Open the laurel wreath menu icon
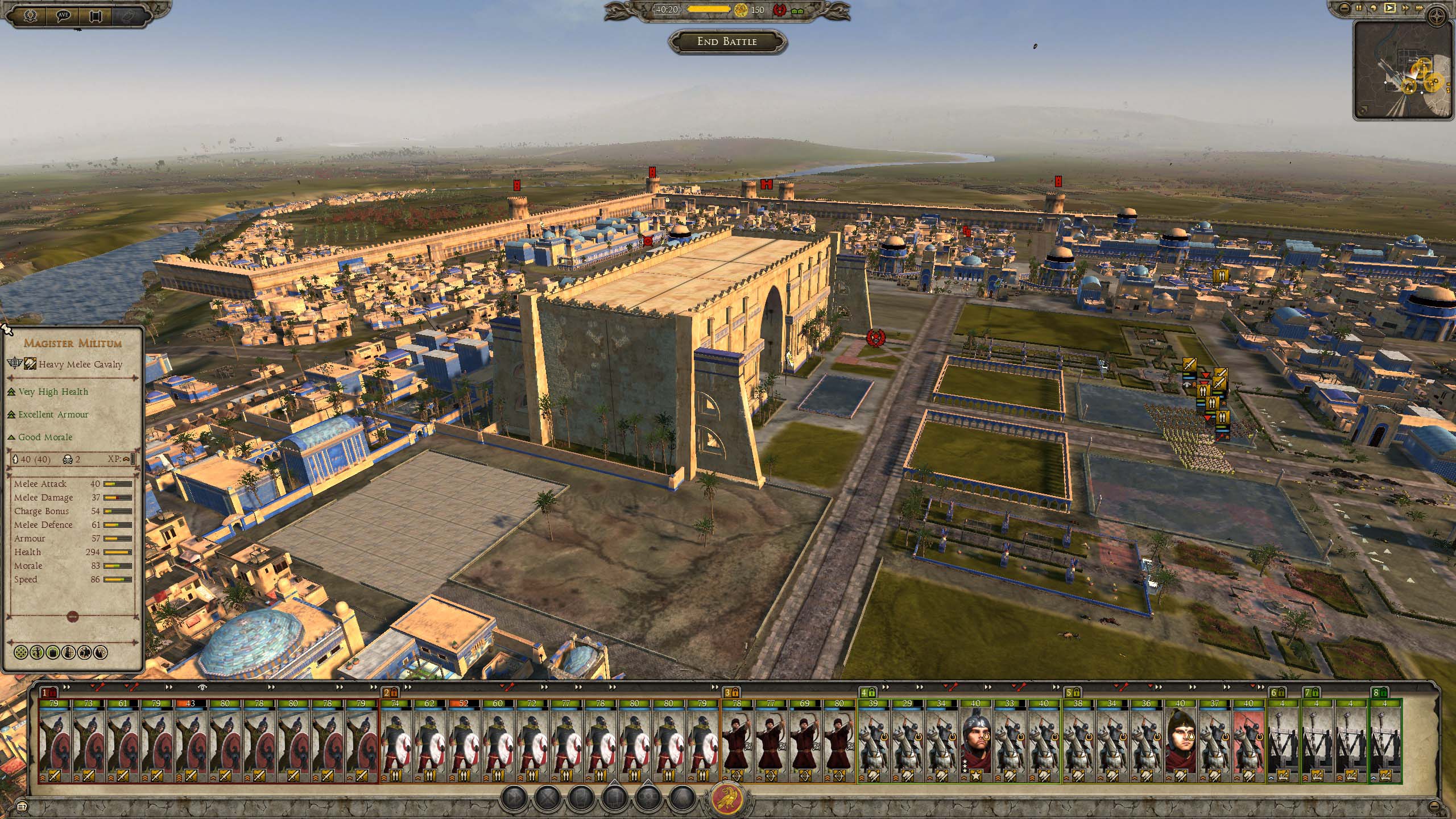Screen dimensions: 1456x819 (31, 16)
